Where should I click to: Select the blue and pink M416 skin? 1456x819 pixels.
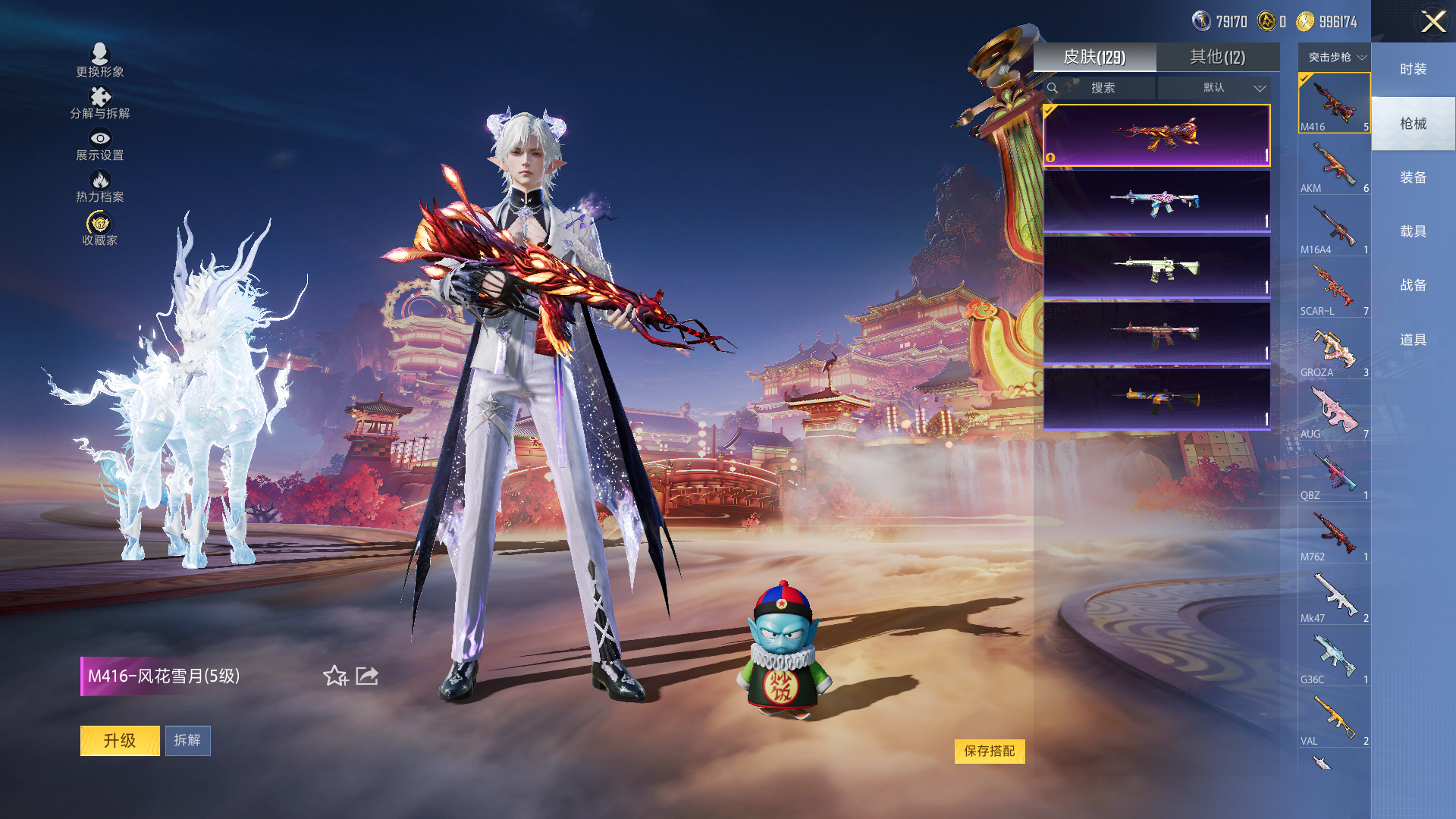1156,201
